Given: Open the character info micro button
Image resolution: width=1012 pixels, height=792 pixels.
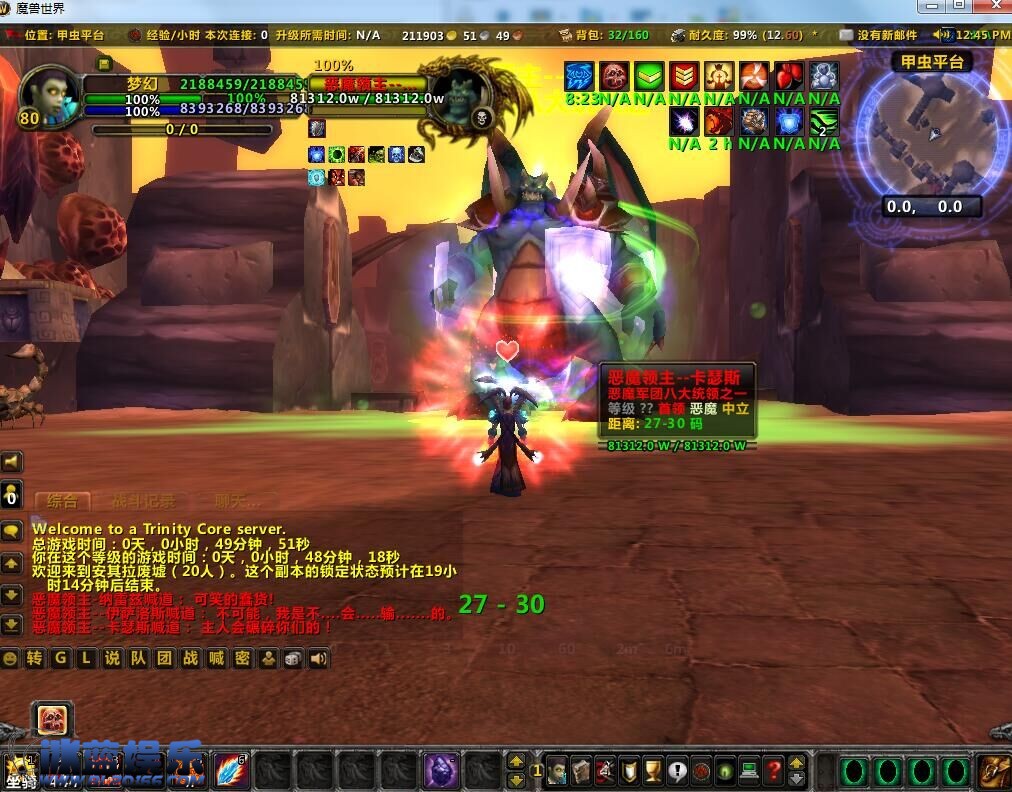Looking at the screenshot, I should tap(558, 771).
